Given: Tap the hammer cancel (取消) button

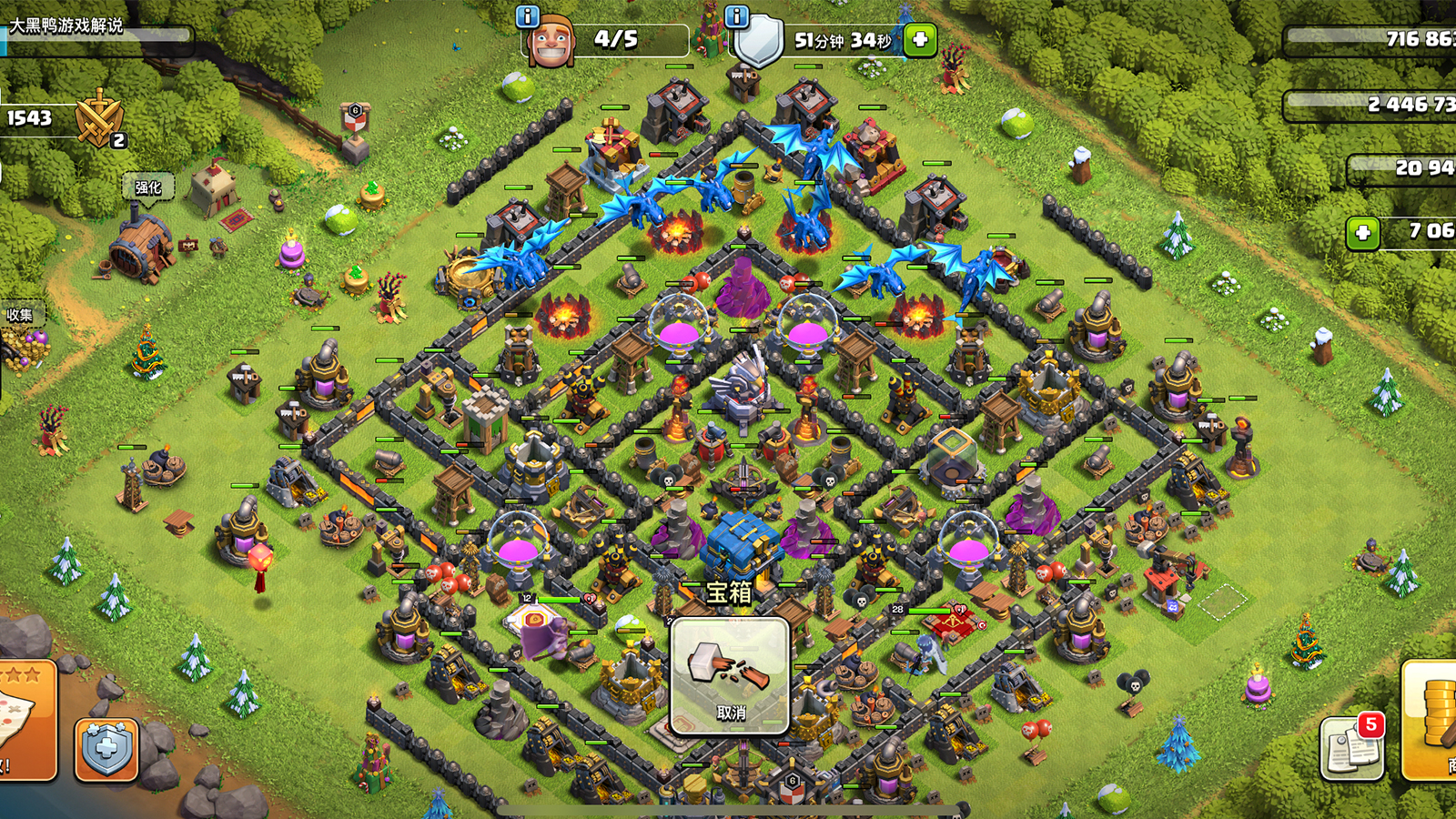Looking at the screenshot, I should click(730, 676).
